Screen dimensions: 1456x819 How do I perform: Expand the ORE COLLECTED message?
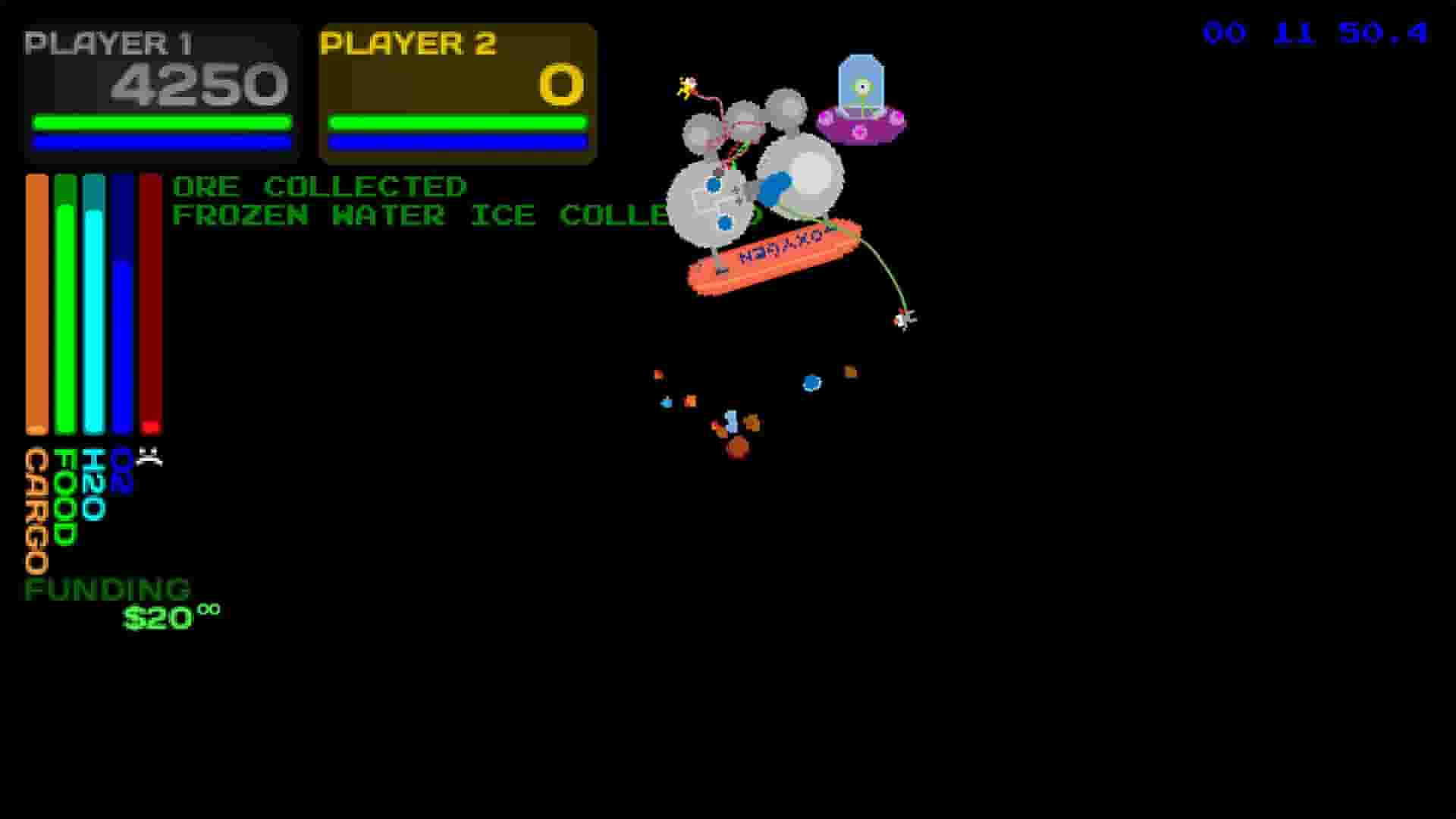[318, 186]
